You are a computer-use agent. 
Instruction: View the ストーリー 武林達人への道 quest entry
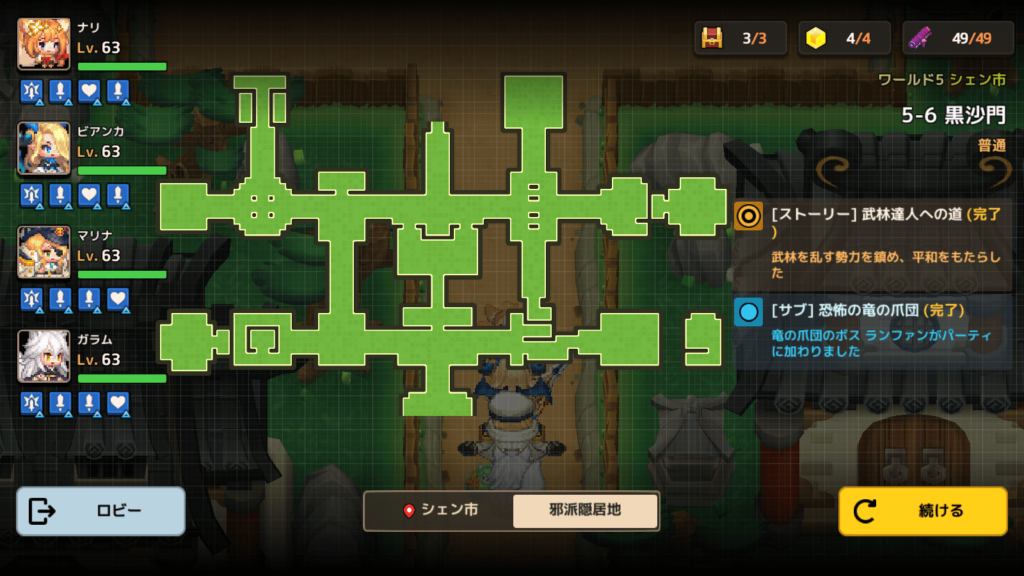pos(872,240)
